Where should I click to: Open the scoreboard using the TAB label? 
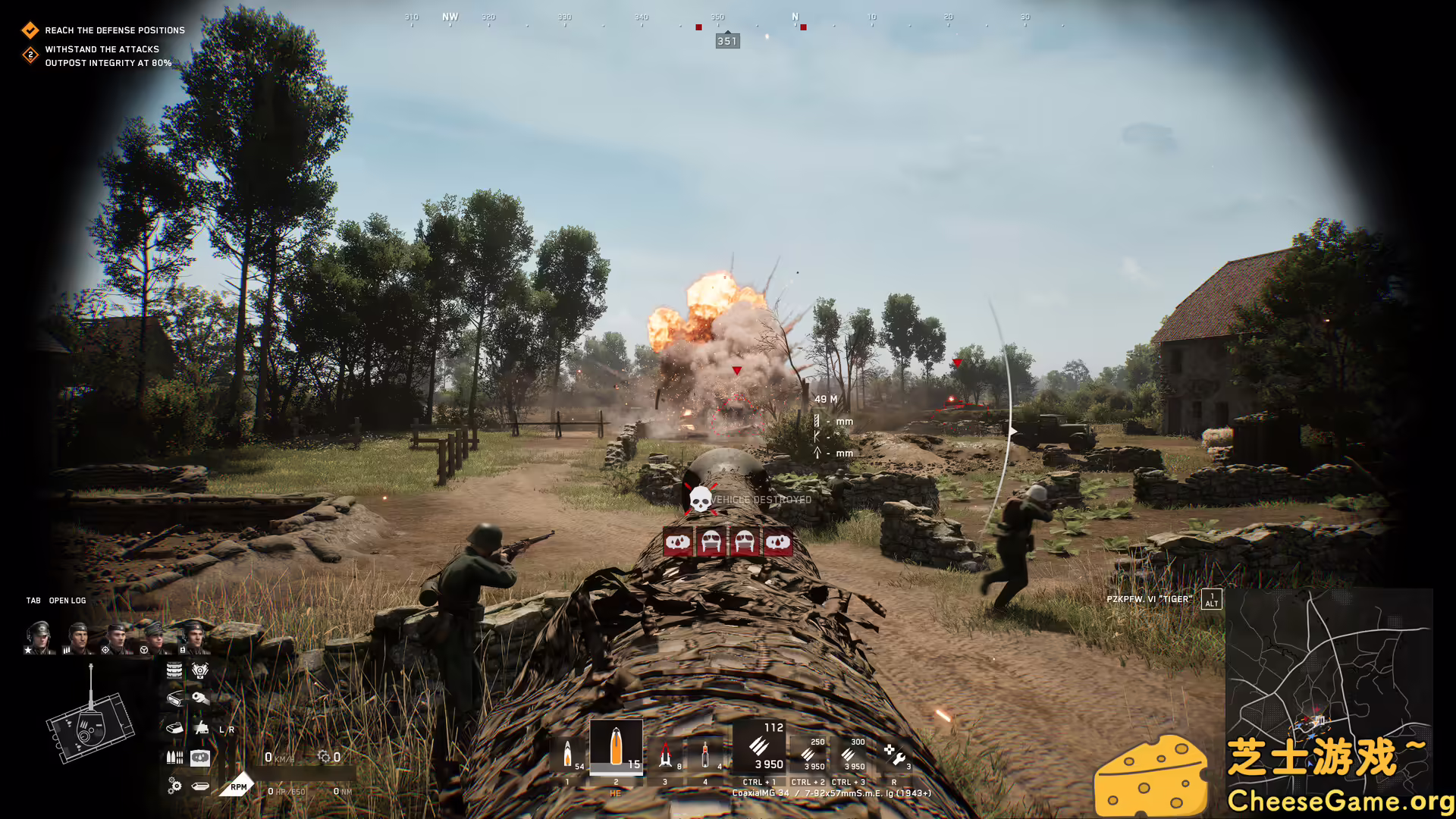[33, 600]
